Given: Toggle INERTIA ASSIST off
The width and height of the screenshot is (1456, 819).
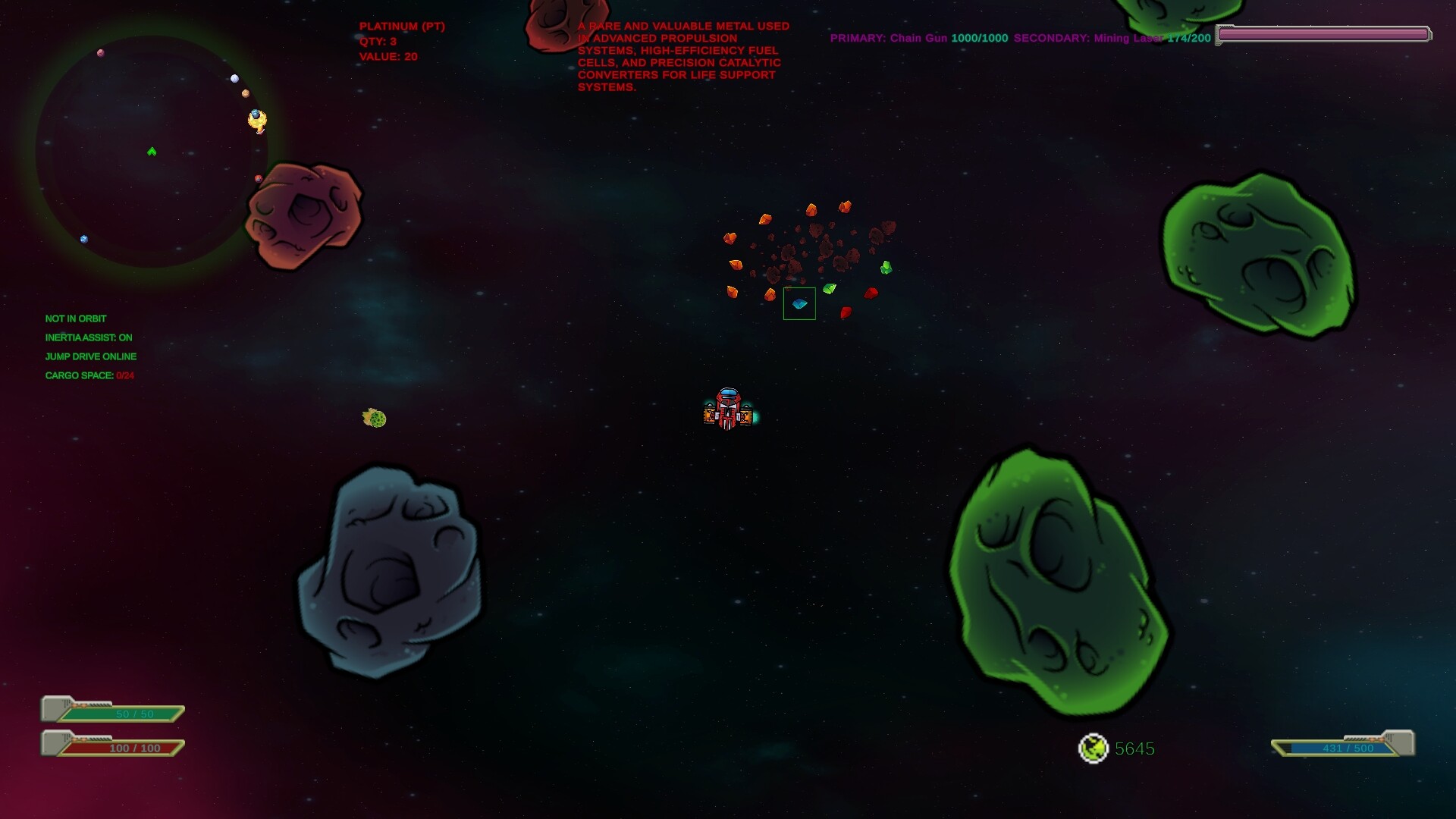Looking at the screenshot, I should (x=89, y=337).
